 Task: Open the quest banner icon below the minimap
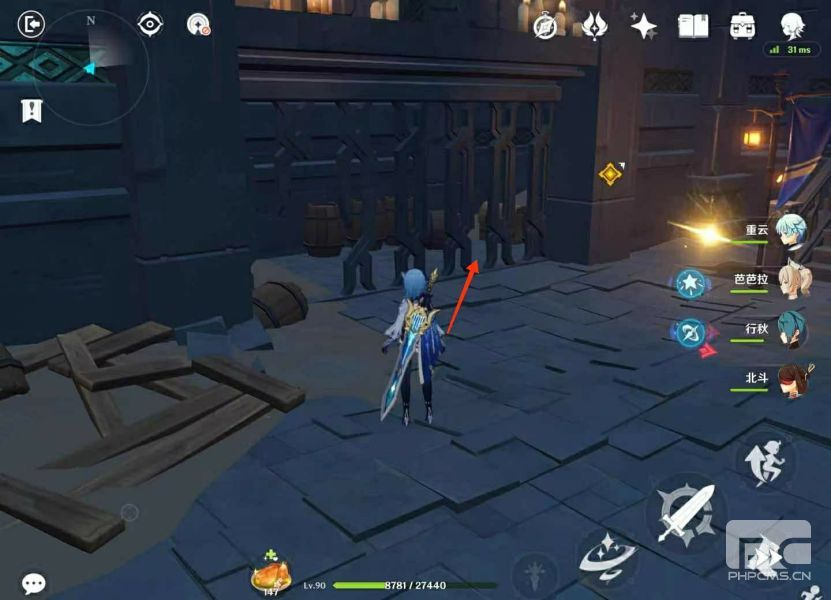click(31, 111)
